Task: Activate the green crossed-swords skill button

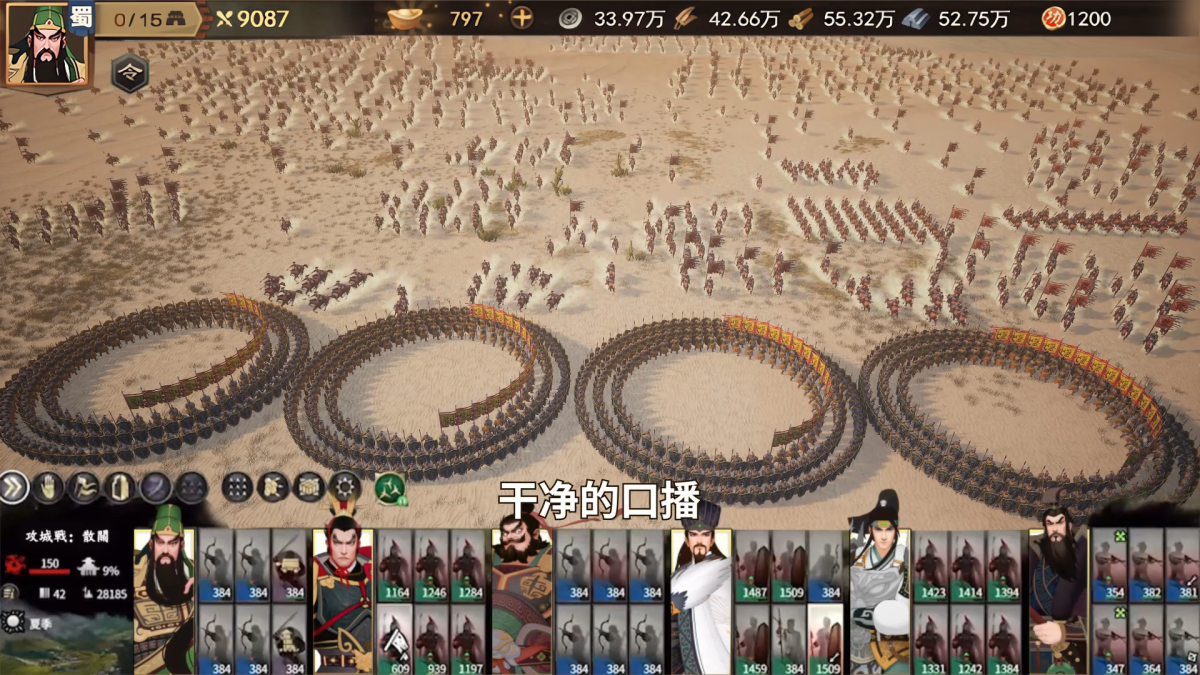Action: point(390,487)
